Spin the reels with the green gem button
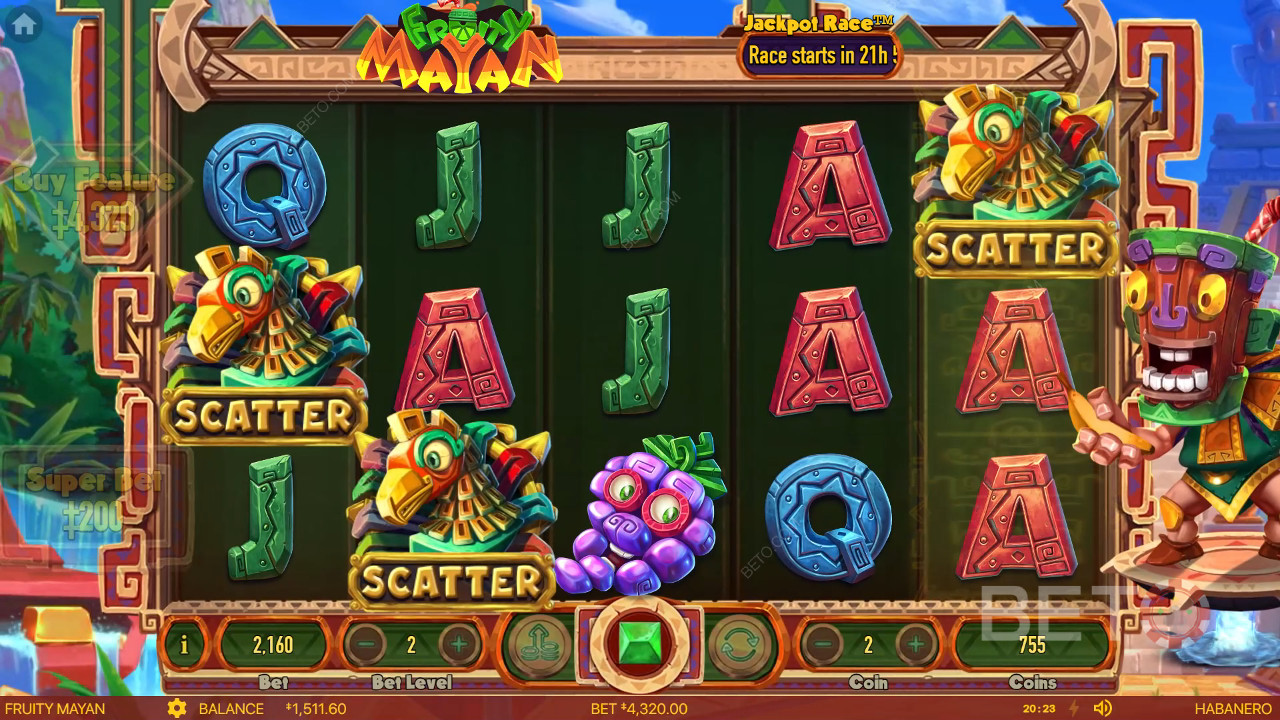The width and height of the screenshot is (1280, 720). [x=639, y=643]
